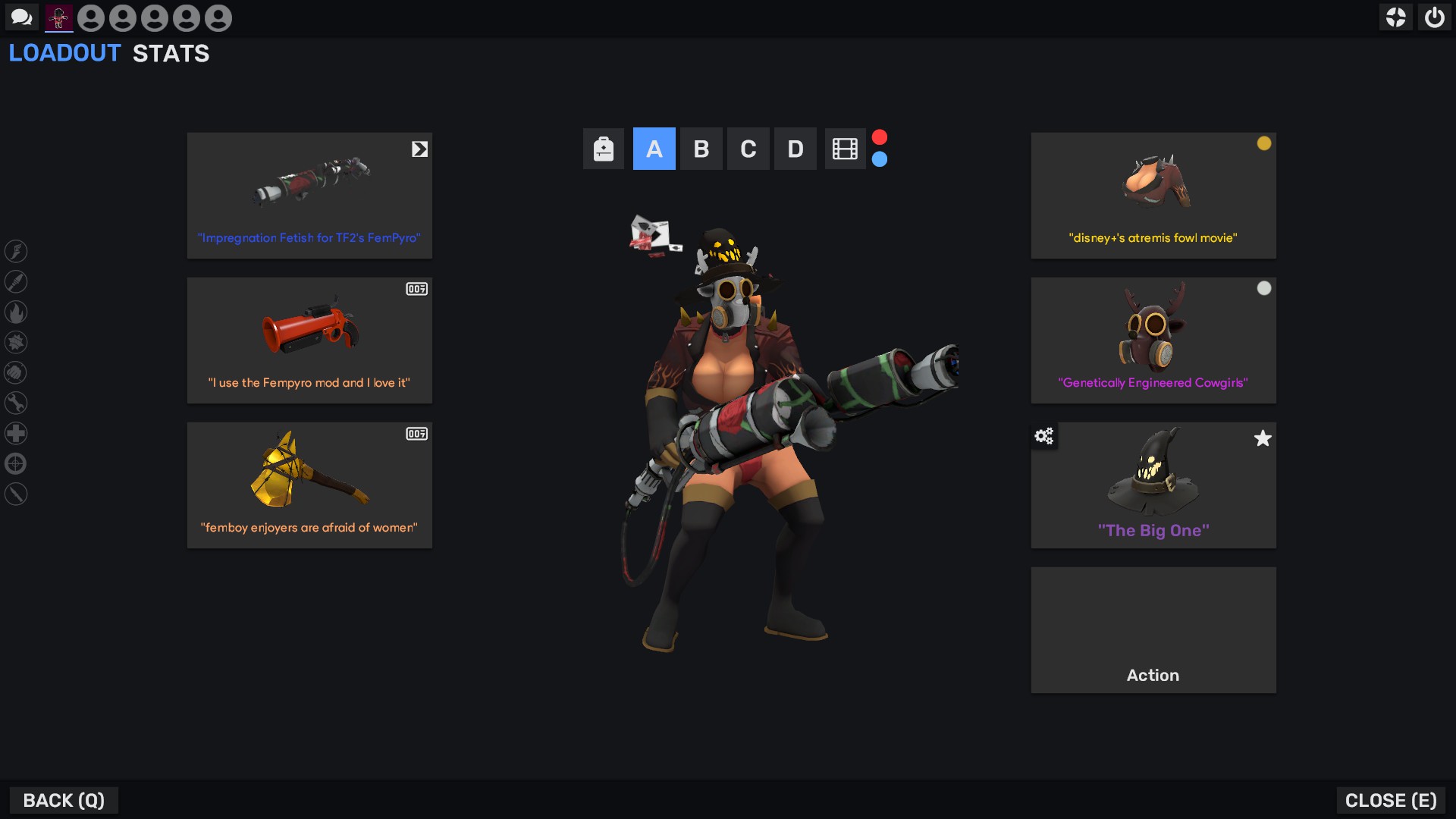Select the Soldier rocket class icon
The width and height of the screenshot is (1456, 819).
click(x=17, y=282)
